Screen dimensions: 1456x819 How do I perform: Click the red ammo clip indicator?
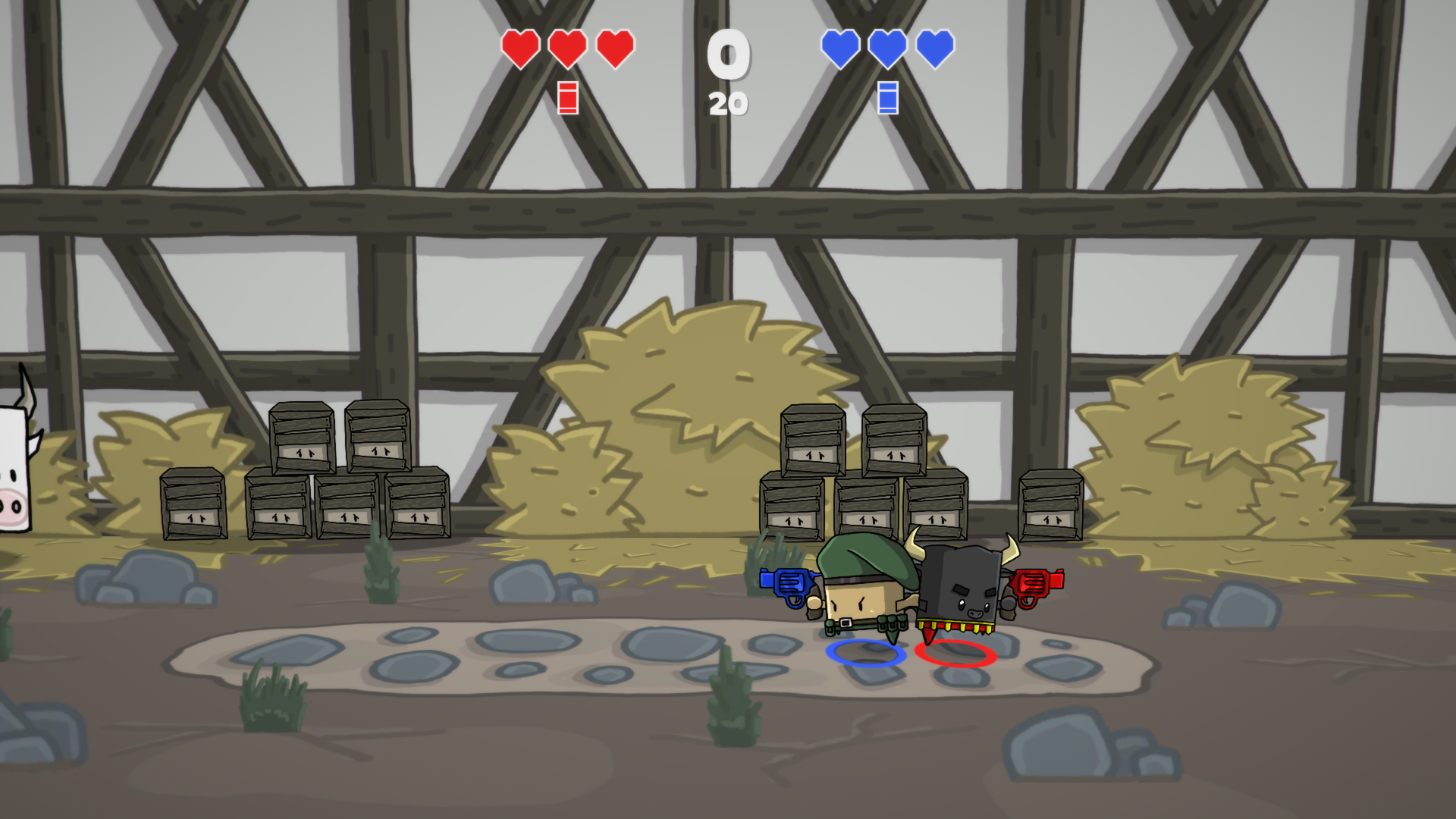[x=566, y=99]
